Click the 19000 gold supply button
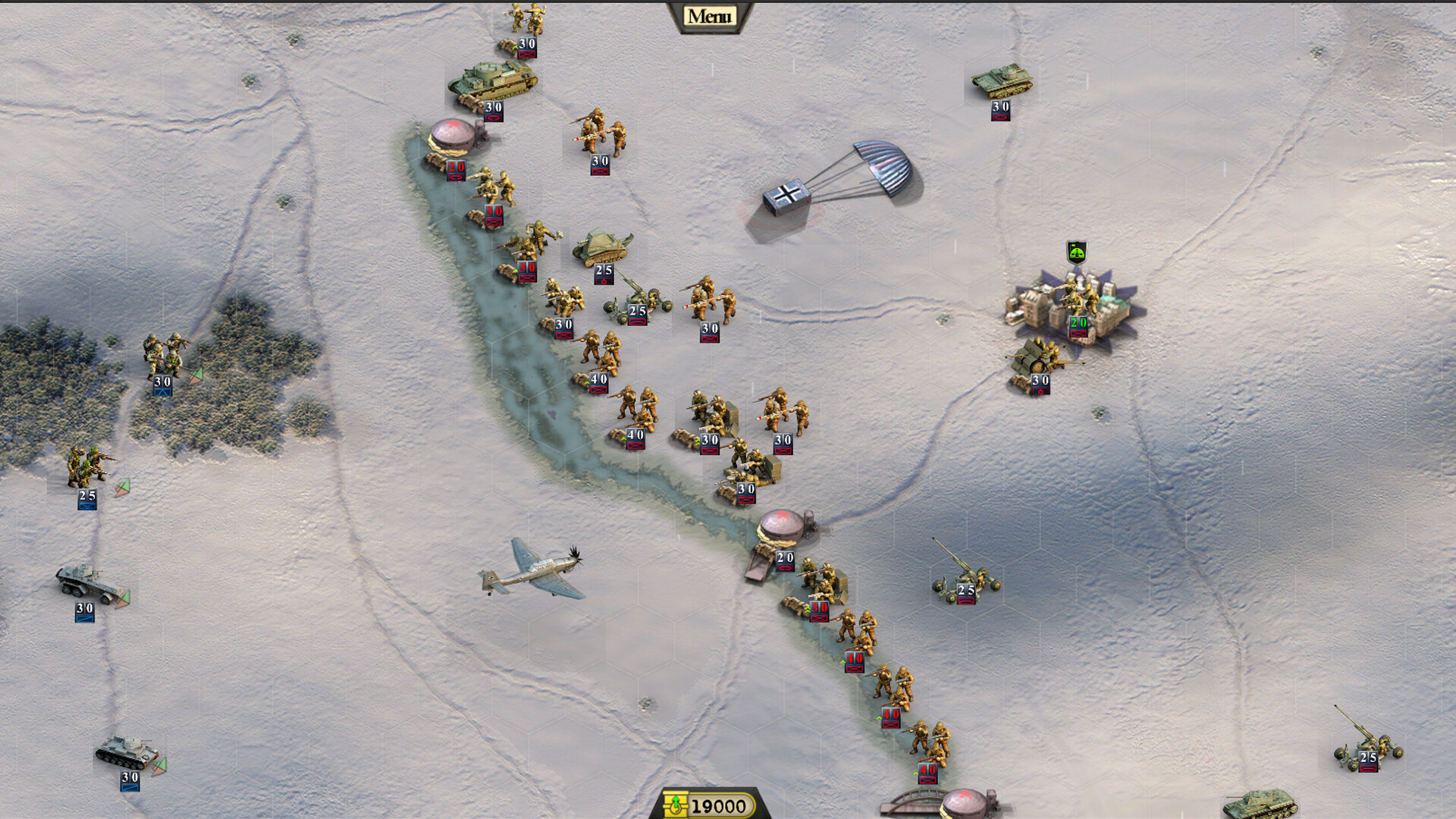The width and height of the screenshot is (1456, 819). pyautogui.click(x=709, y=805)
